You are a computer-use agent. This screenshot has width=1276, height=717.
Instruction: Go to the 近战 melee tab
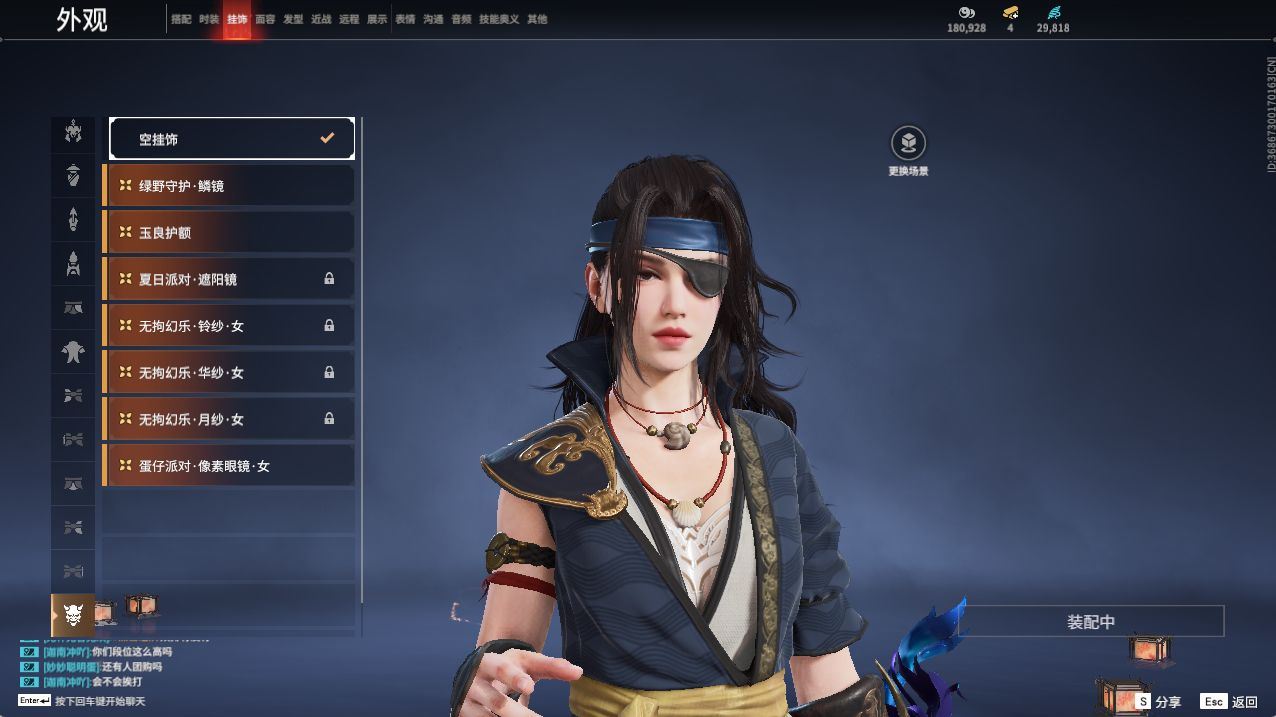[321, 19]
